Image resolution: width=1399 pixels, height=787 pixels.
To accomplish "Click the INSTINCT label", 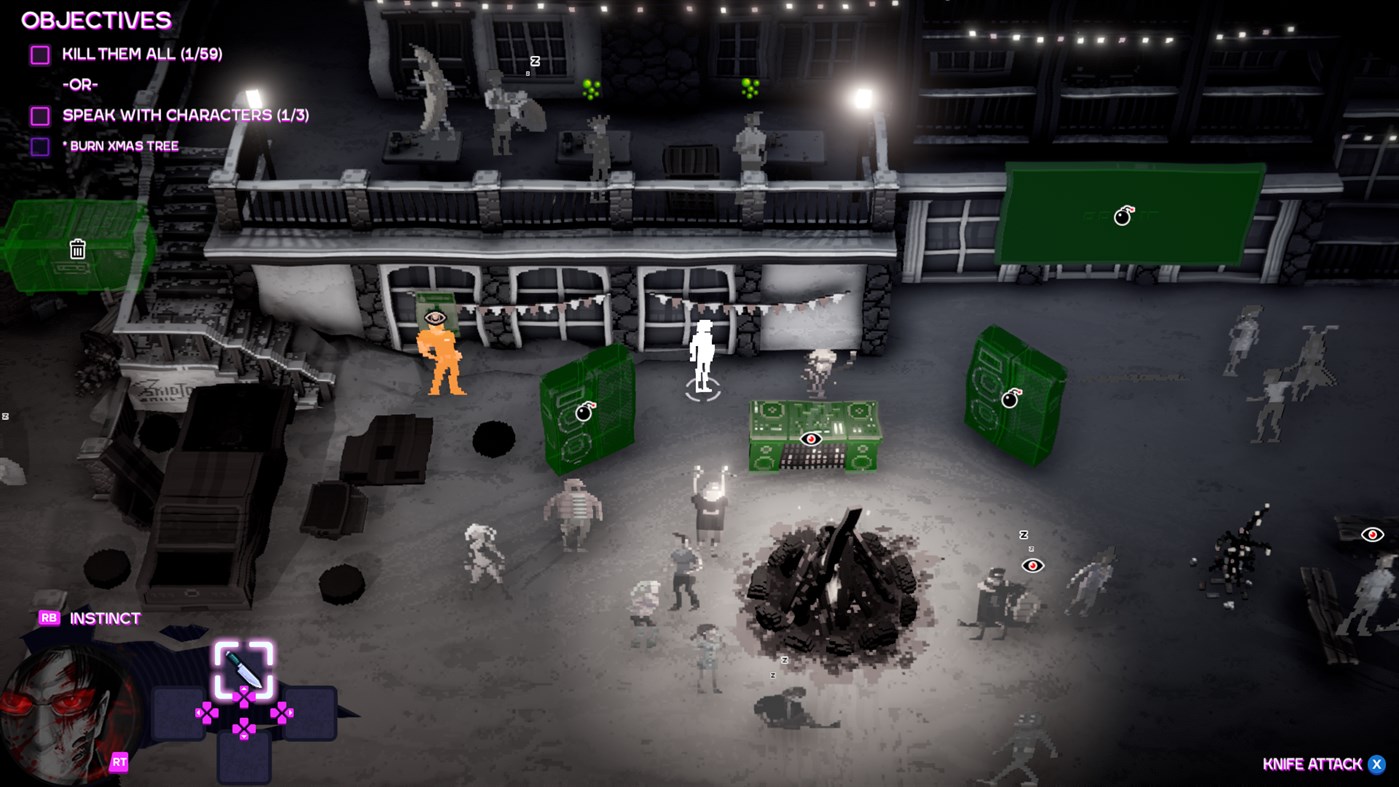I will 103,618.
